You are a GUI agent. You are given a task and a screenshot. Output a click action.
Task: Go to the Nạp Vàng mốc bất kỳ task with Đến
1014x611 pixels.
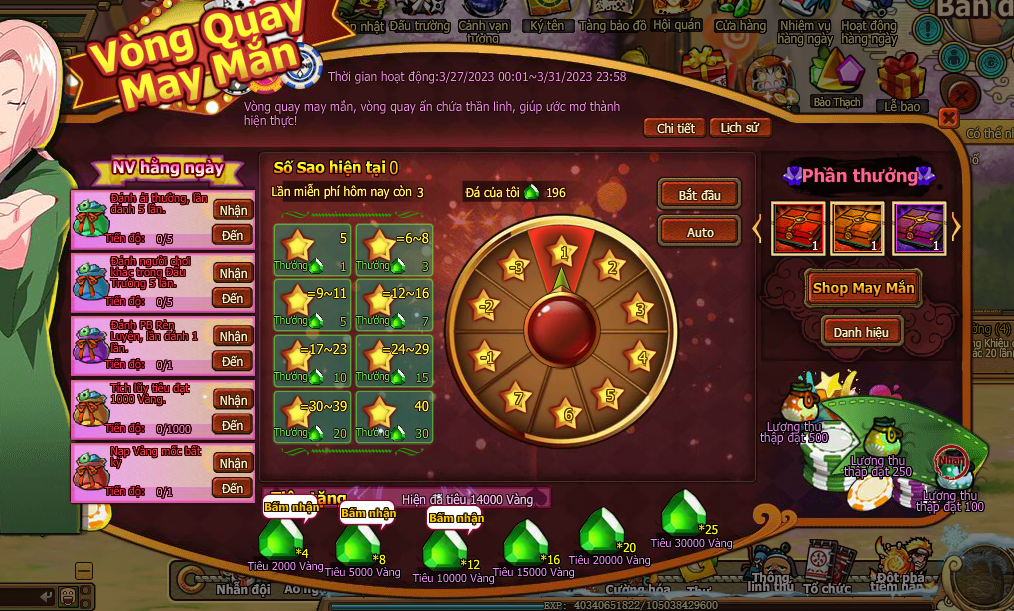[232, 489]
